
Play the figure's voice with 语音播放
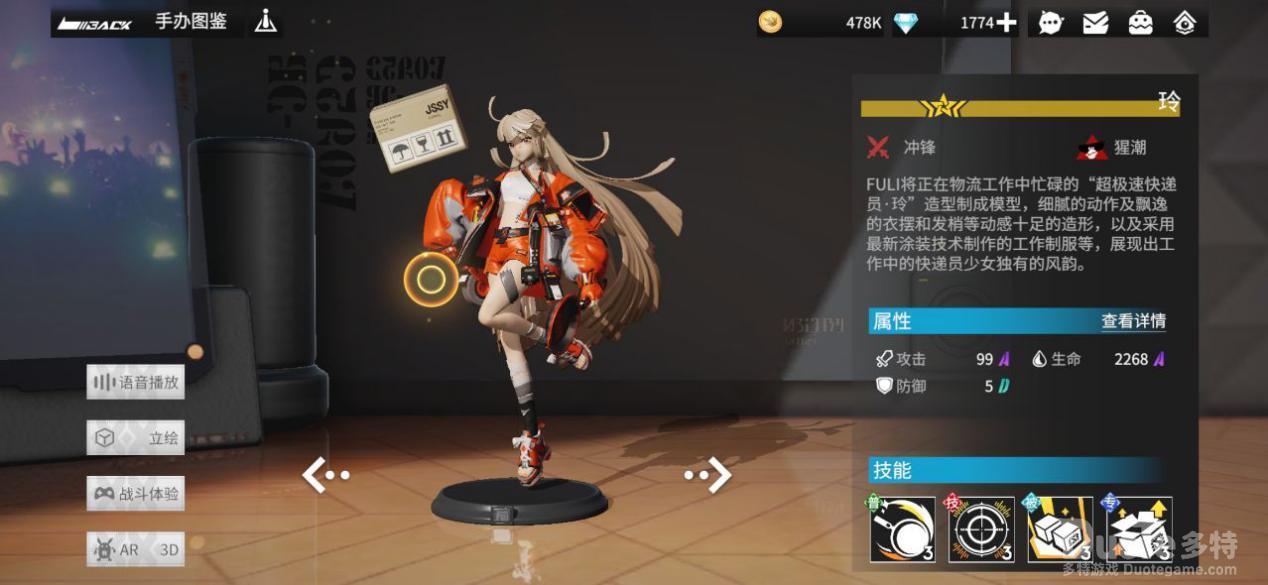coord(136,382)
